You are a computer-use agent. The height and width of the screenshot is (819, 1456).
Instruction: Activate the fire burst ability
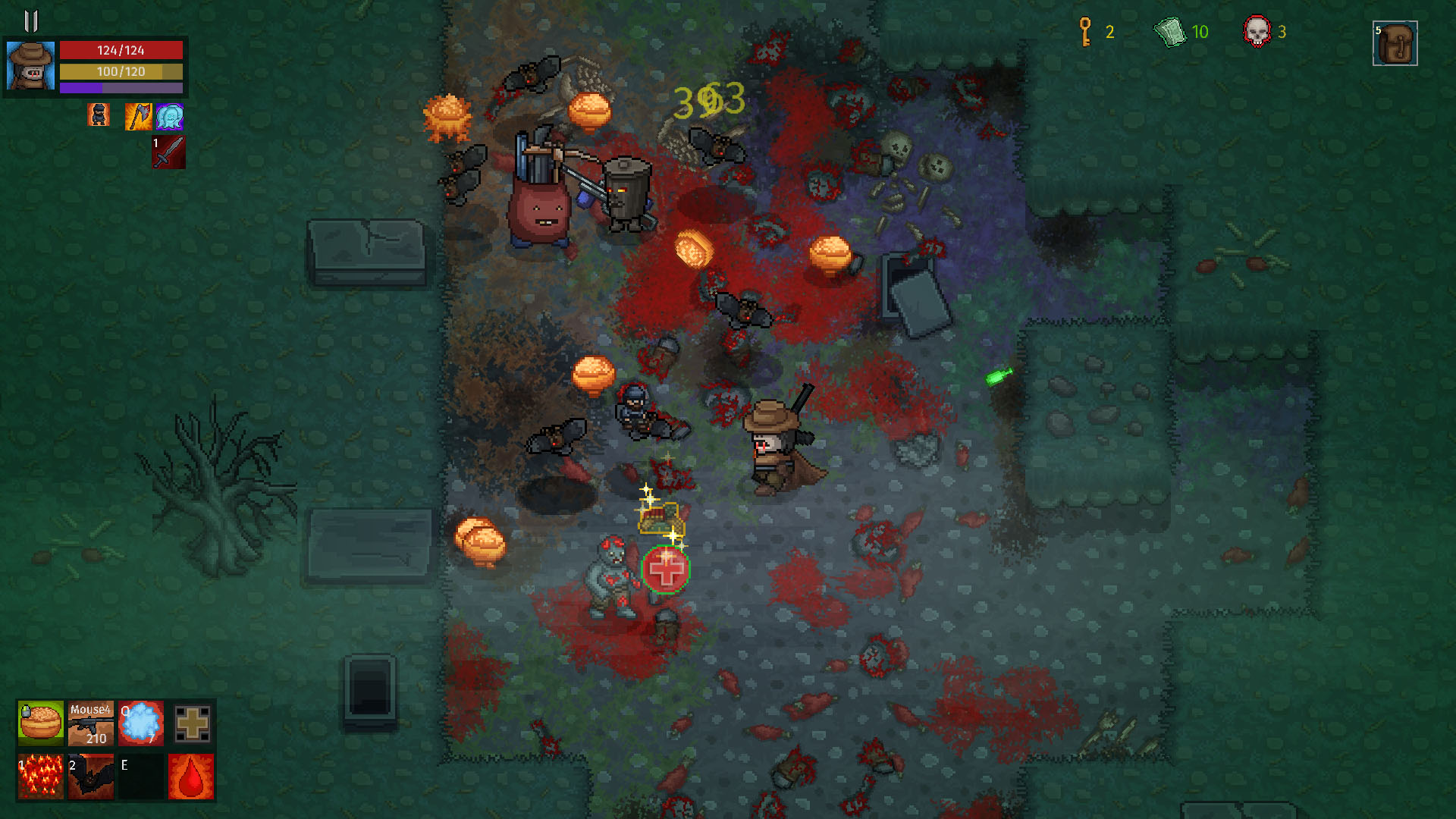[x=41, y=776]
